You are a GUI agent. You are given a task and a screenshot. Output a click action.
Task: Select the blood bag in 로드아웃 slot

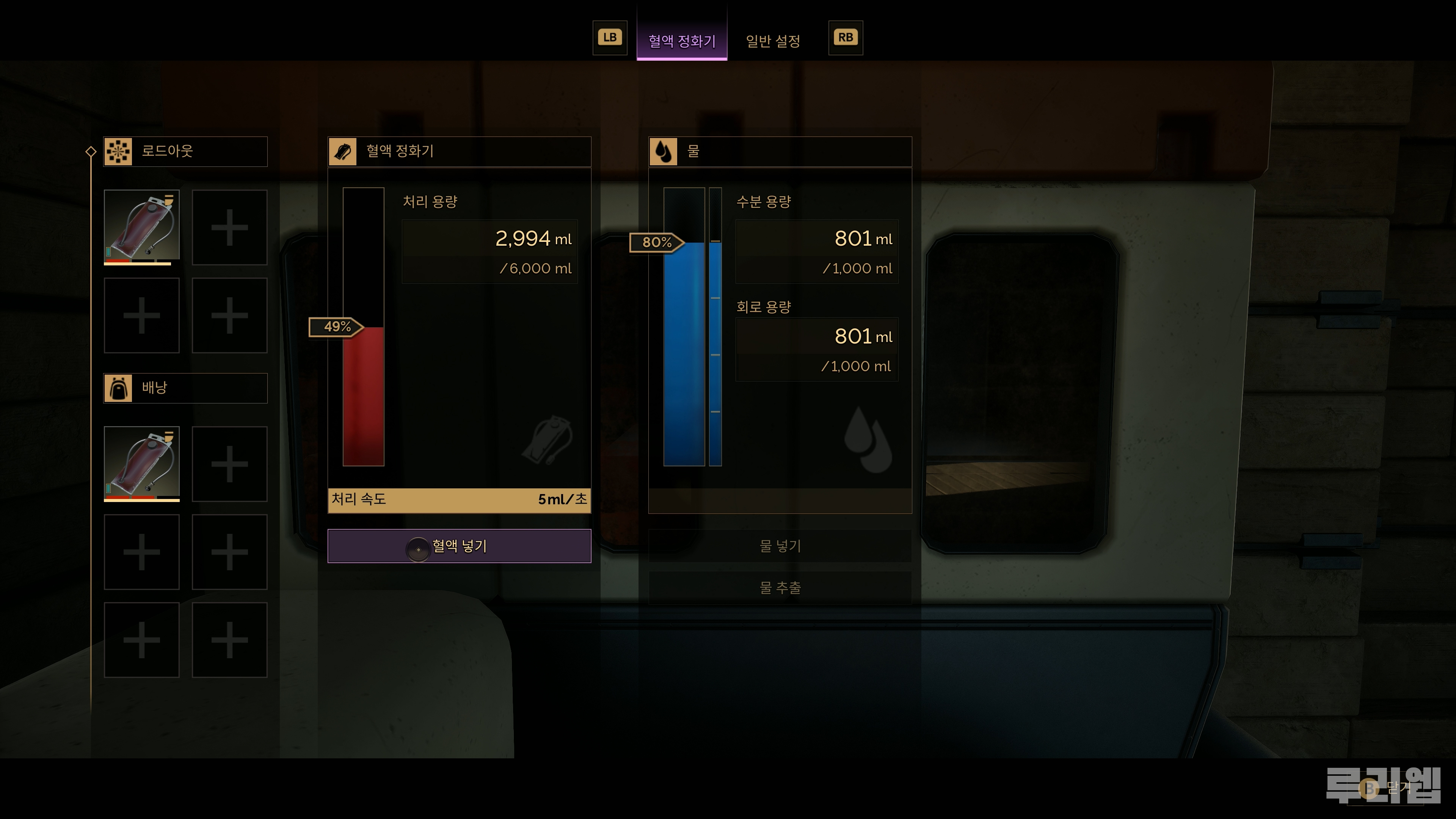tap(141, 227)
